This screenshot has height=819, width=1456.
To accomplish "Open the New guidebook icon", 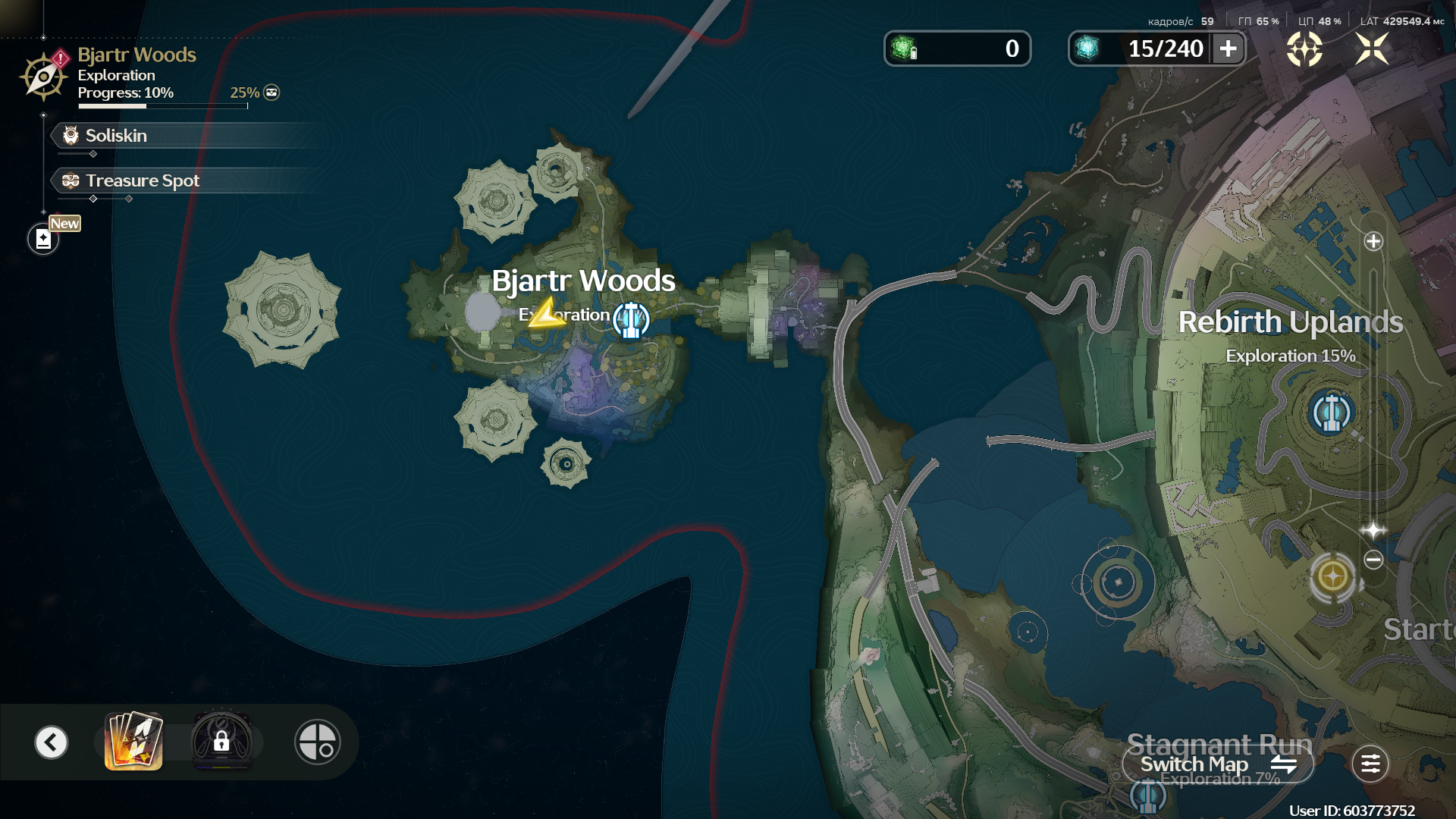I will pos(43,239).
